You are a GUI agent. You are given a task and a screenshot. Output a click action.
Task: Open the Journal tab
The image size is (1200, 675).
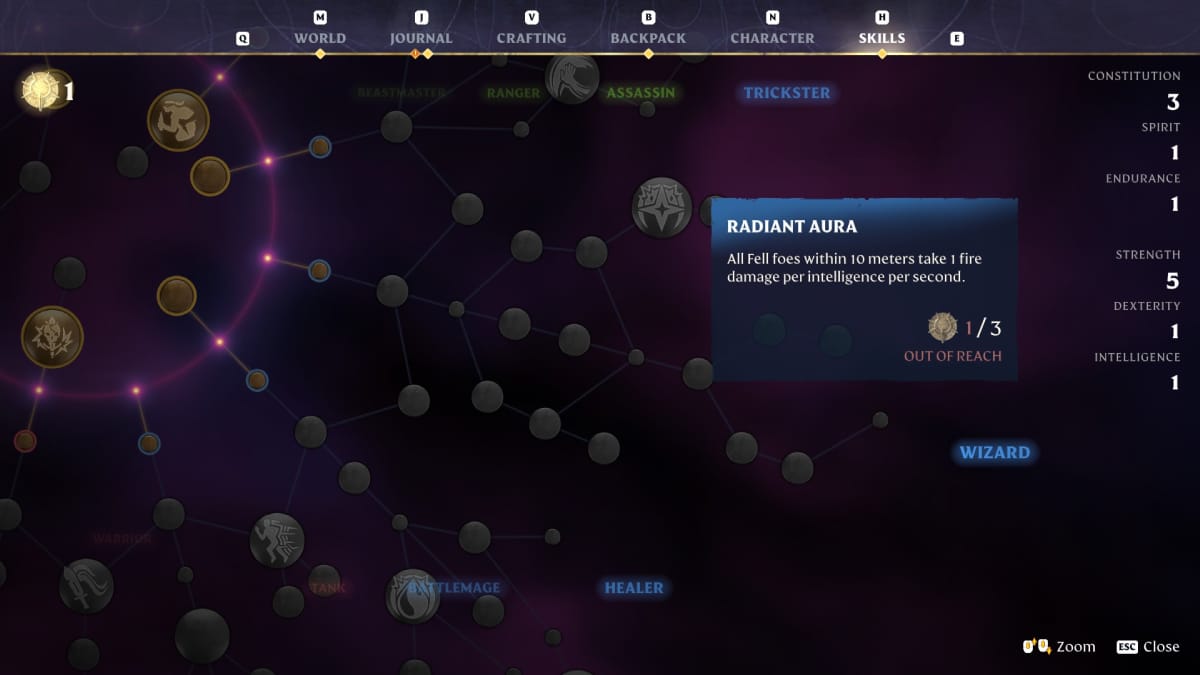click(421, 38)
